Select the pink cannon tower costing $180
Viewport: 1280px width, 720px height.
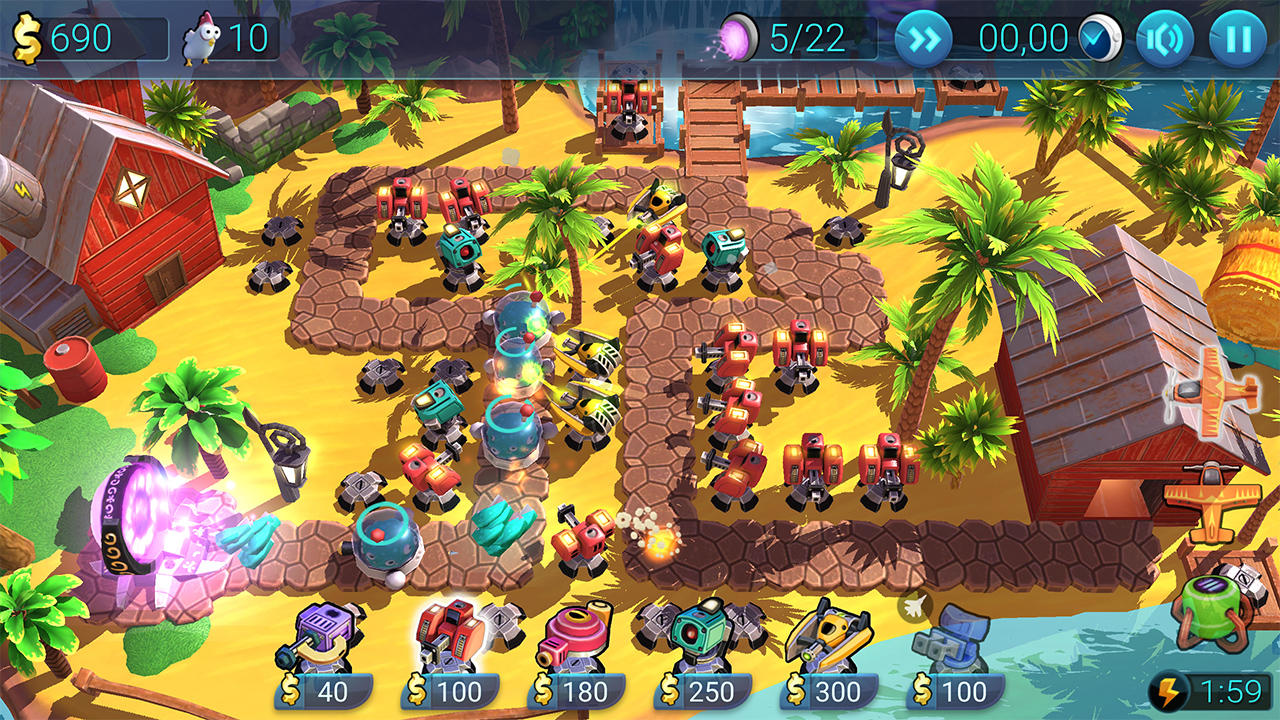579,634
